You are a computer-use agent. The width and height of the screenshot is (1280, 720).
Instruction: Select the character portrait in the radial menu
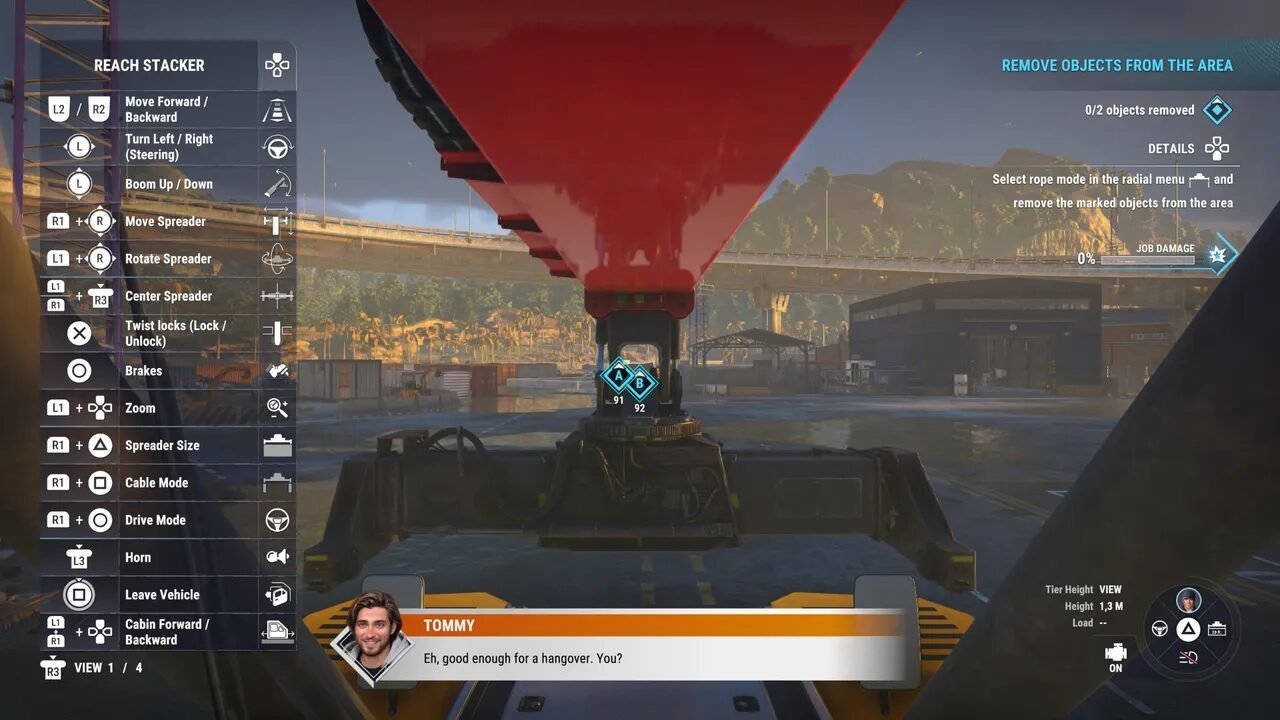pos(1188,600)
